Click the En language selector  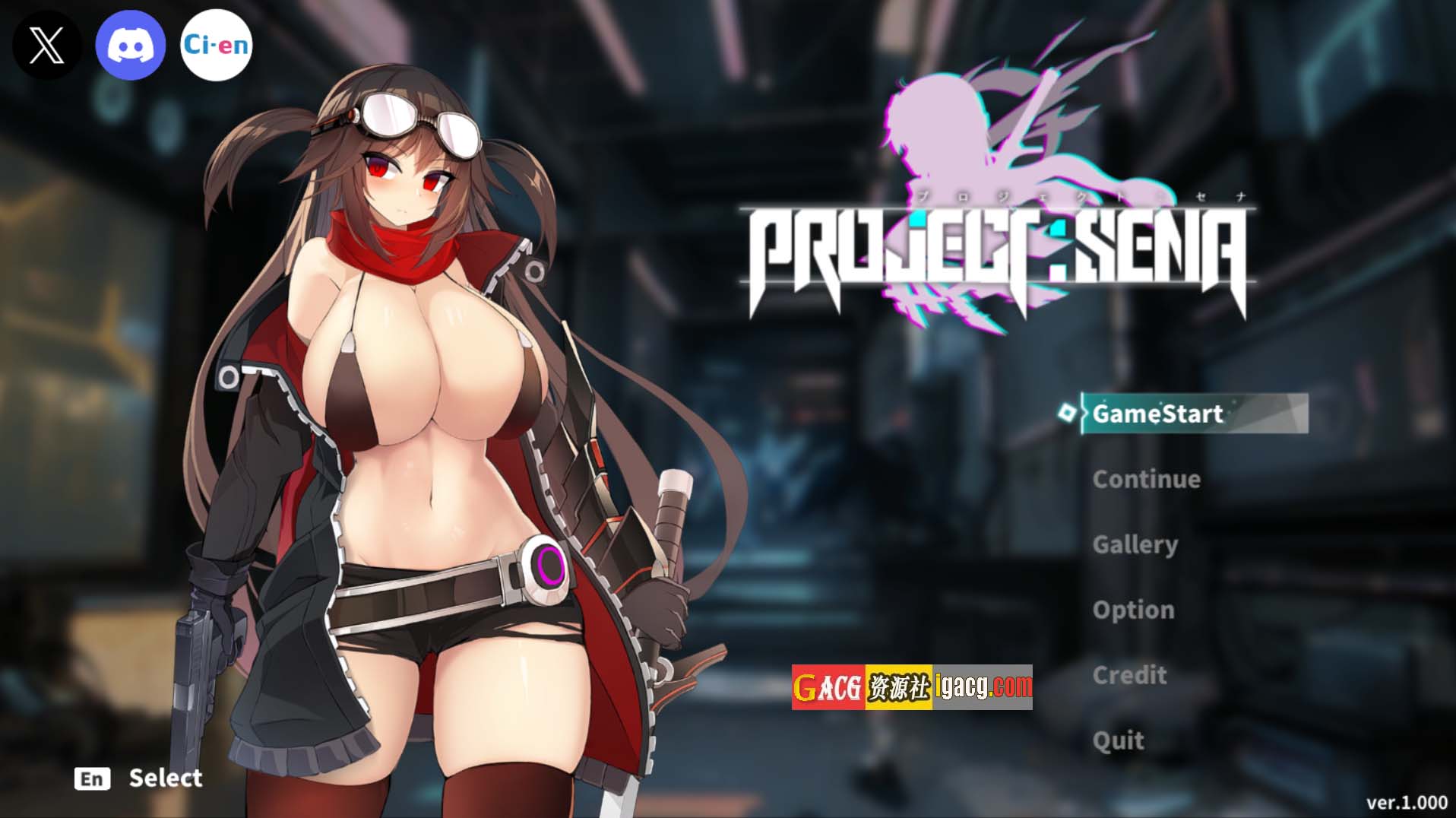coord(93,778)
